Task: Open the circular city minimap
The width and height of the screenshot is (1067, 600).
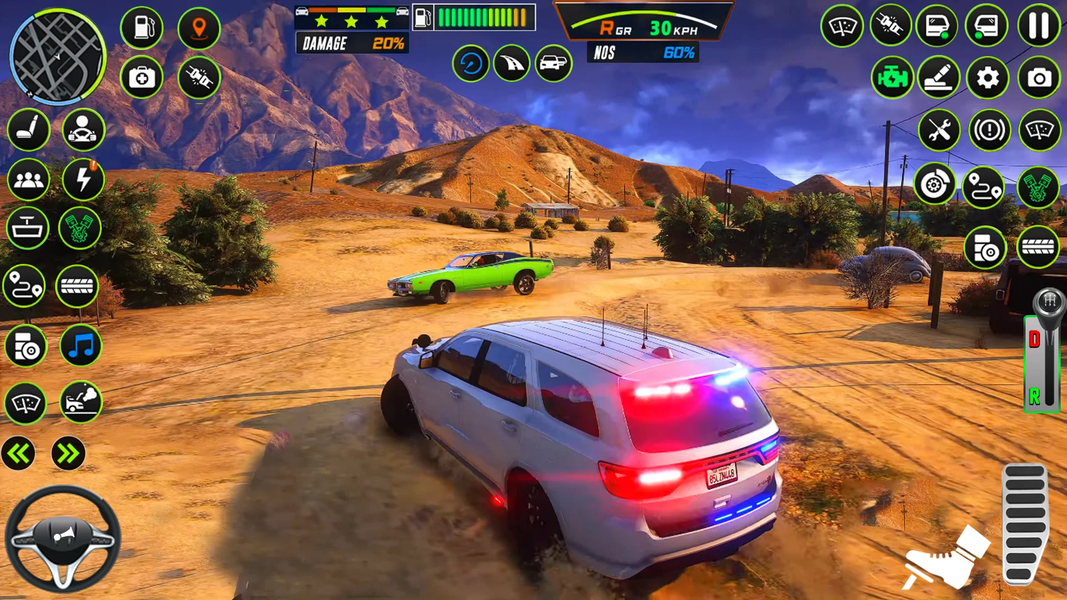Action: tap(57, 56)
